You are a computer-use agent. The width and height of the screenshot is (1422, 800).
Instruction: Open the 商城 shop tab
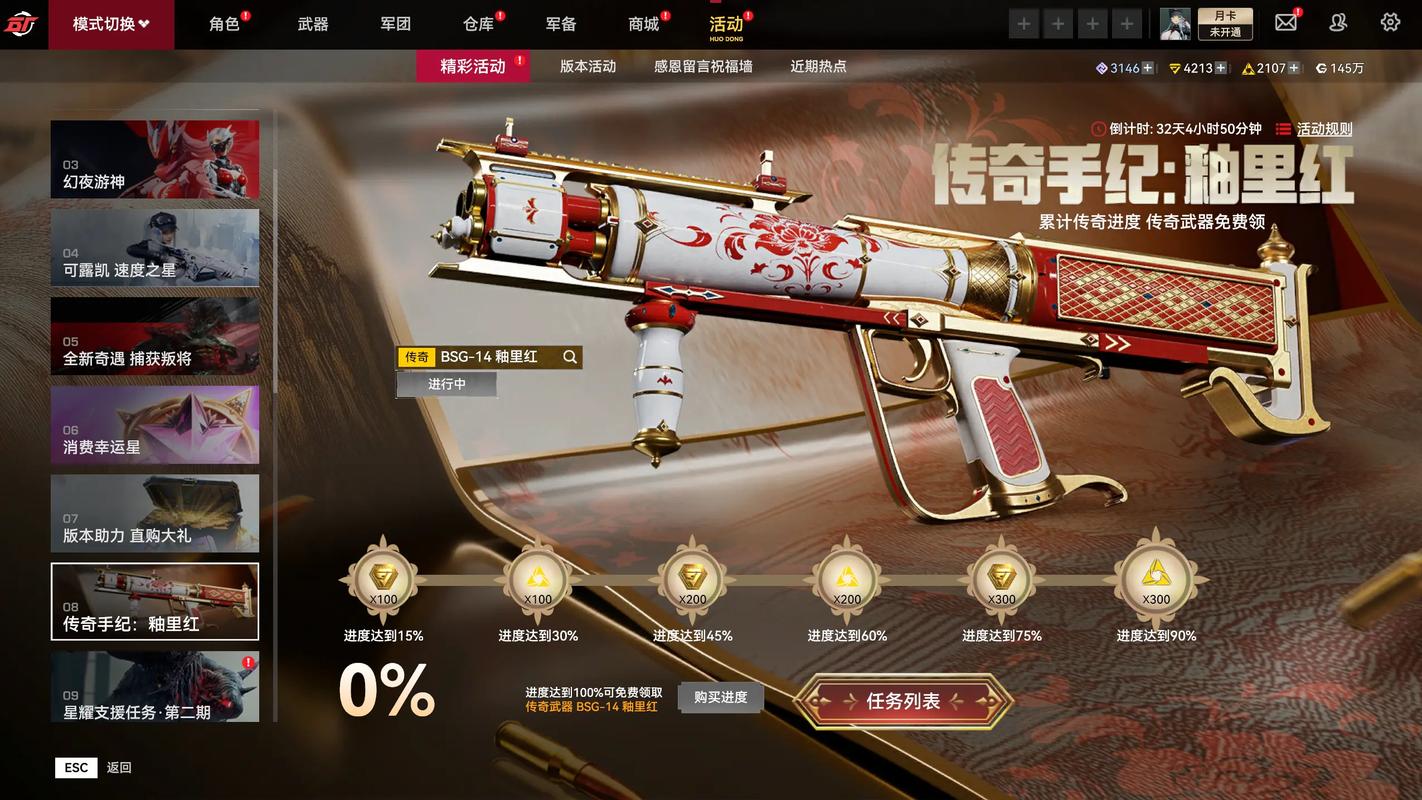click(644, 24)
